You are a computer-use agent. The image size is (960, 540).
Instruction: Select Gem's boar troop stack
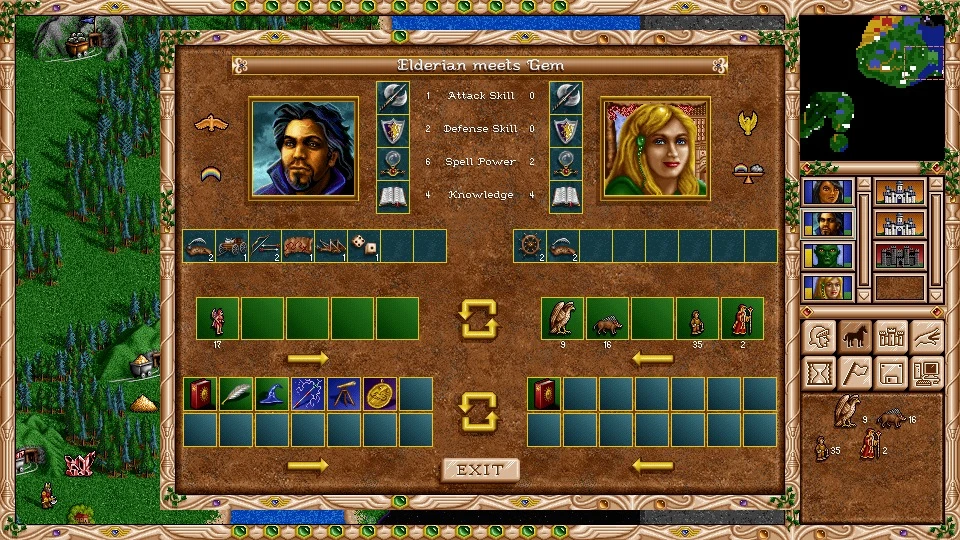coord(607,318)
